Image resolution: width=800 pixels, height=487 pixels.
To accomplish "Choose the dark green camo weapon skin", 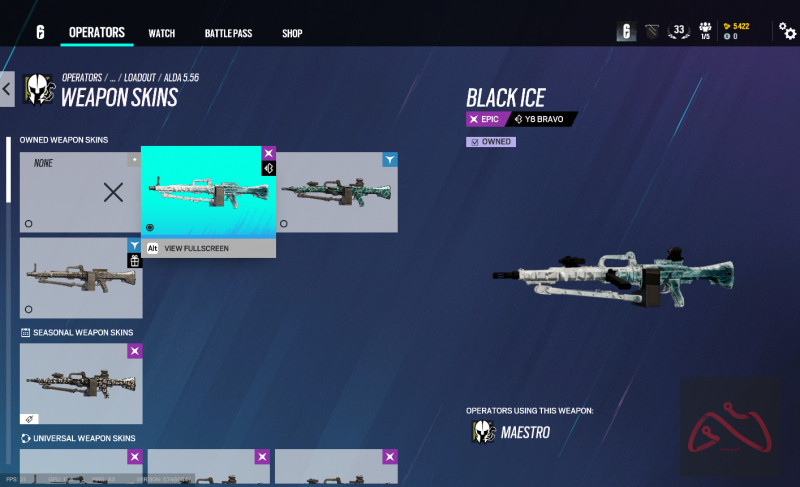I will pyautogui.click(x=336, y=192).
